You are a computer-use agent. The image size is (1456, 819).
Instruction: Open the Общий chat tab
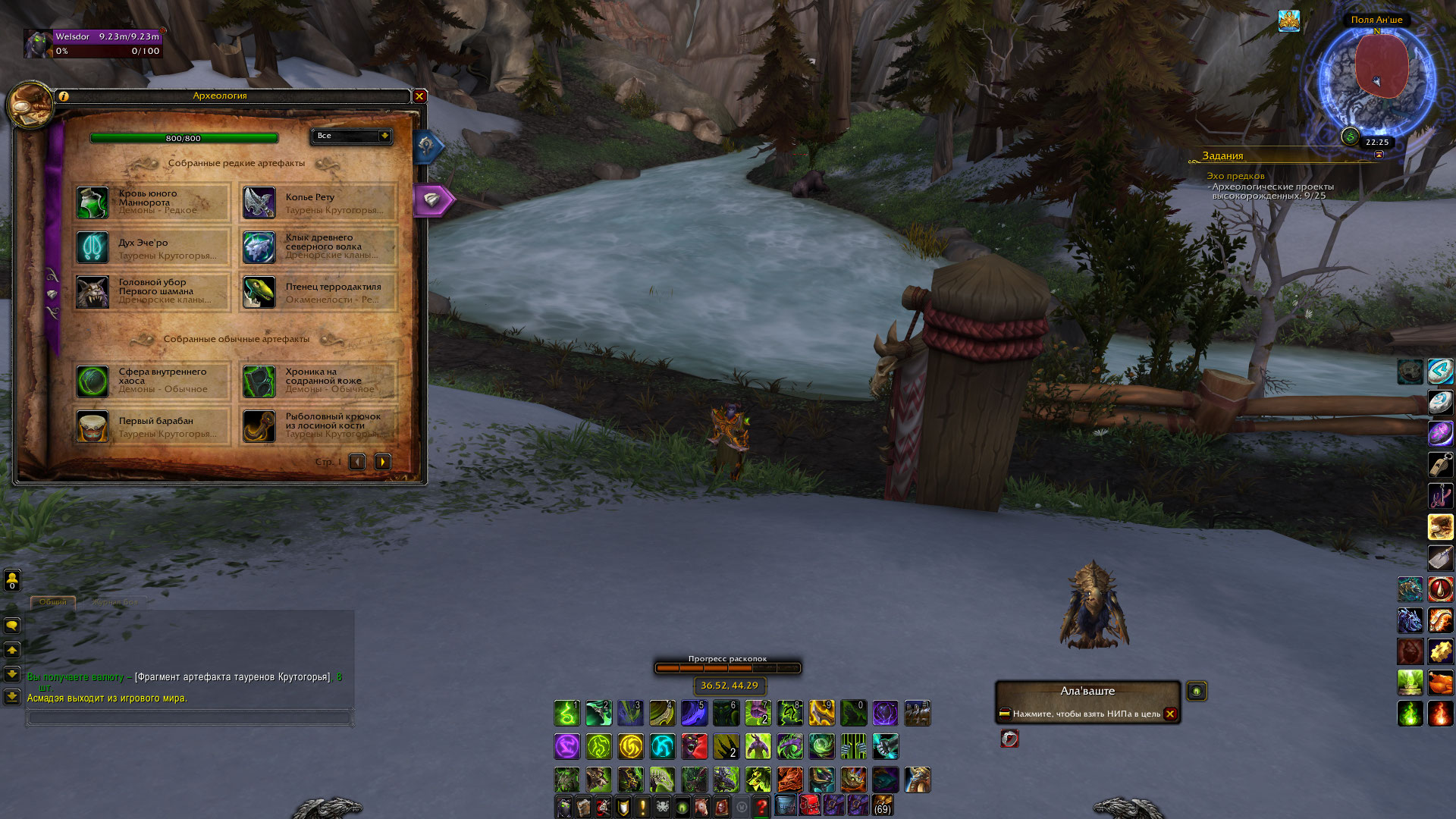tap(53, 602)
